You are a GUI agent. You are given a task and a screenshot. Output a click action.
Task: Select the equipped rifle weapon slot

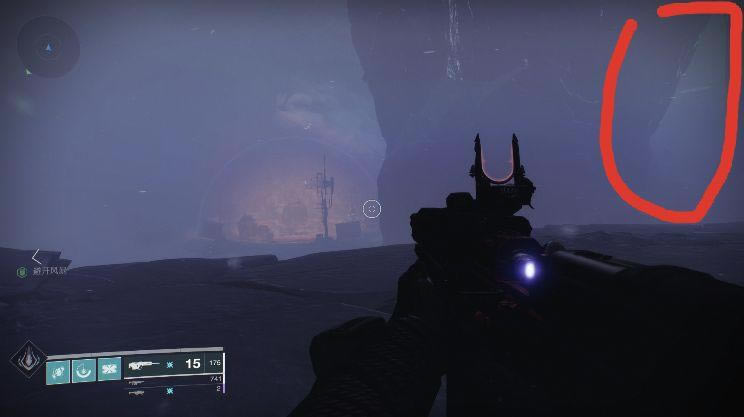146,366
